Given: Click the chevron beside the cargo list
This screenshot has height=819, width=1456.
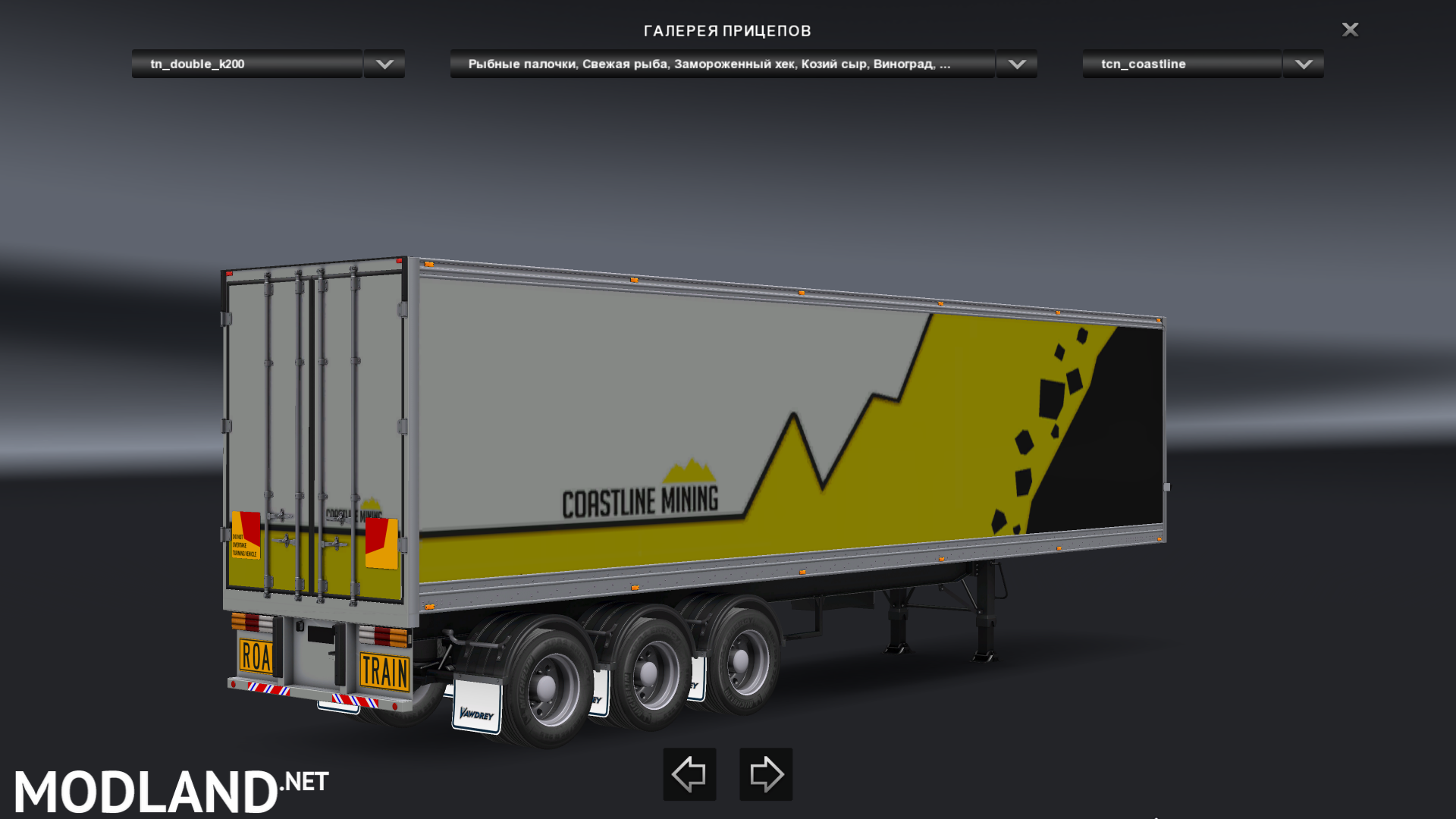Looking at the screenshot, I should click(1016, 64).
